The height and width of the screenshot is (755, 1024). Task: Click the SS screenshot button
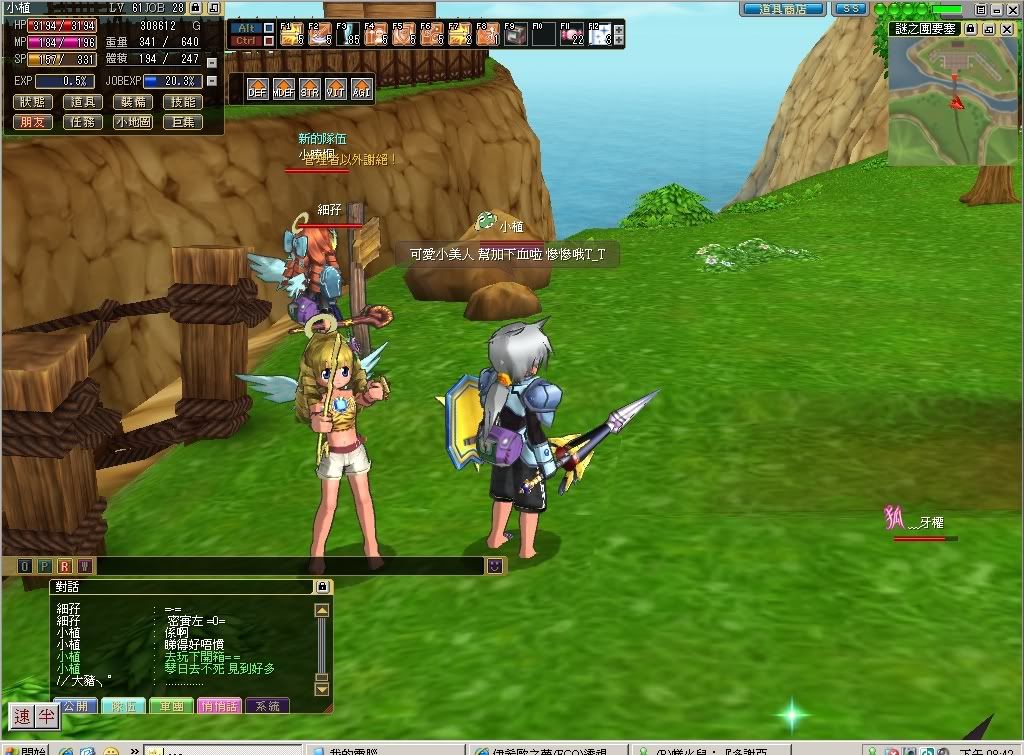[850, 8]
